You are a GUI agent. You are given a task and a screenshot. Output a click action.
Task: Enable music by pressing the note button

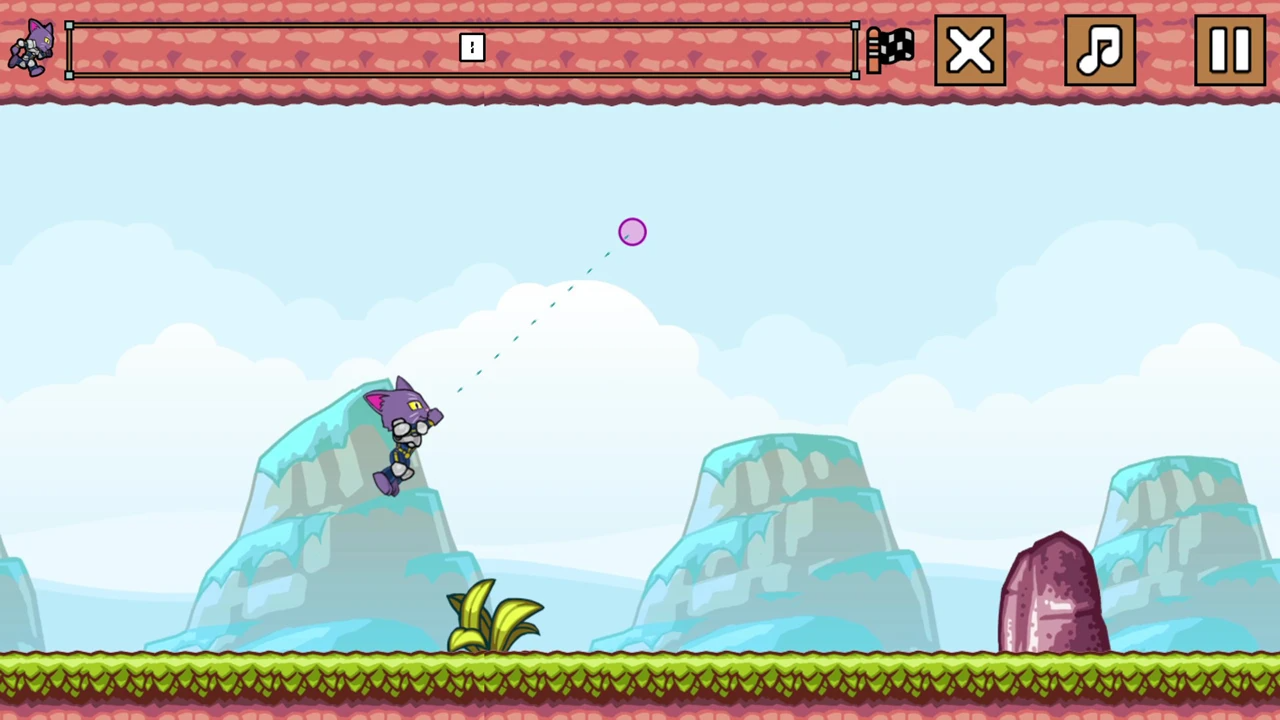coord(1099,50)
